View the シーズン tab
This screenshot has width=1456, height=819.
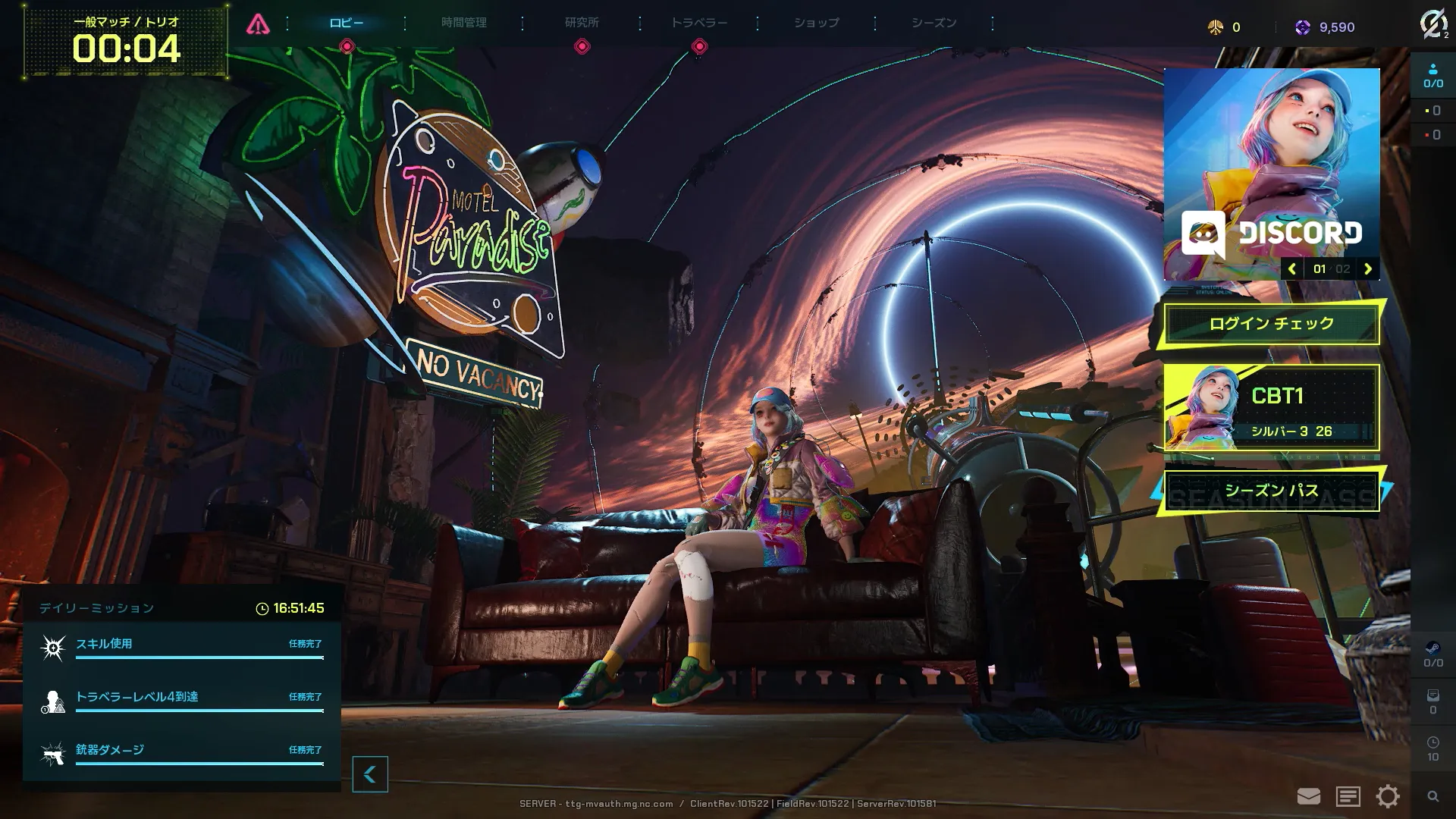[x=934, y=23]
